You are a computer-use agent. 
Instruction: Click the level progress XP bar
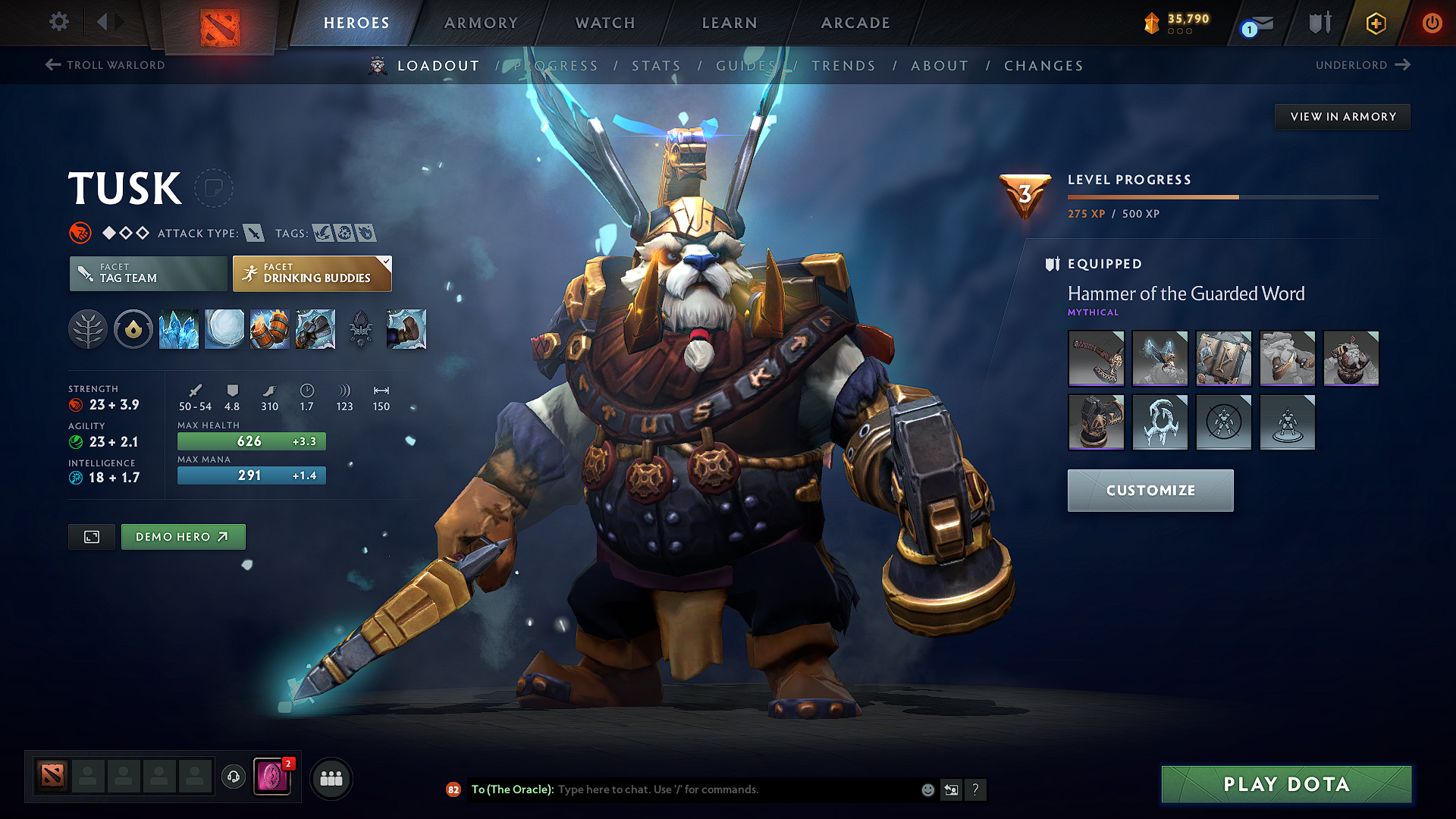point(1222,196)
